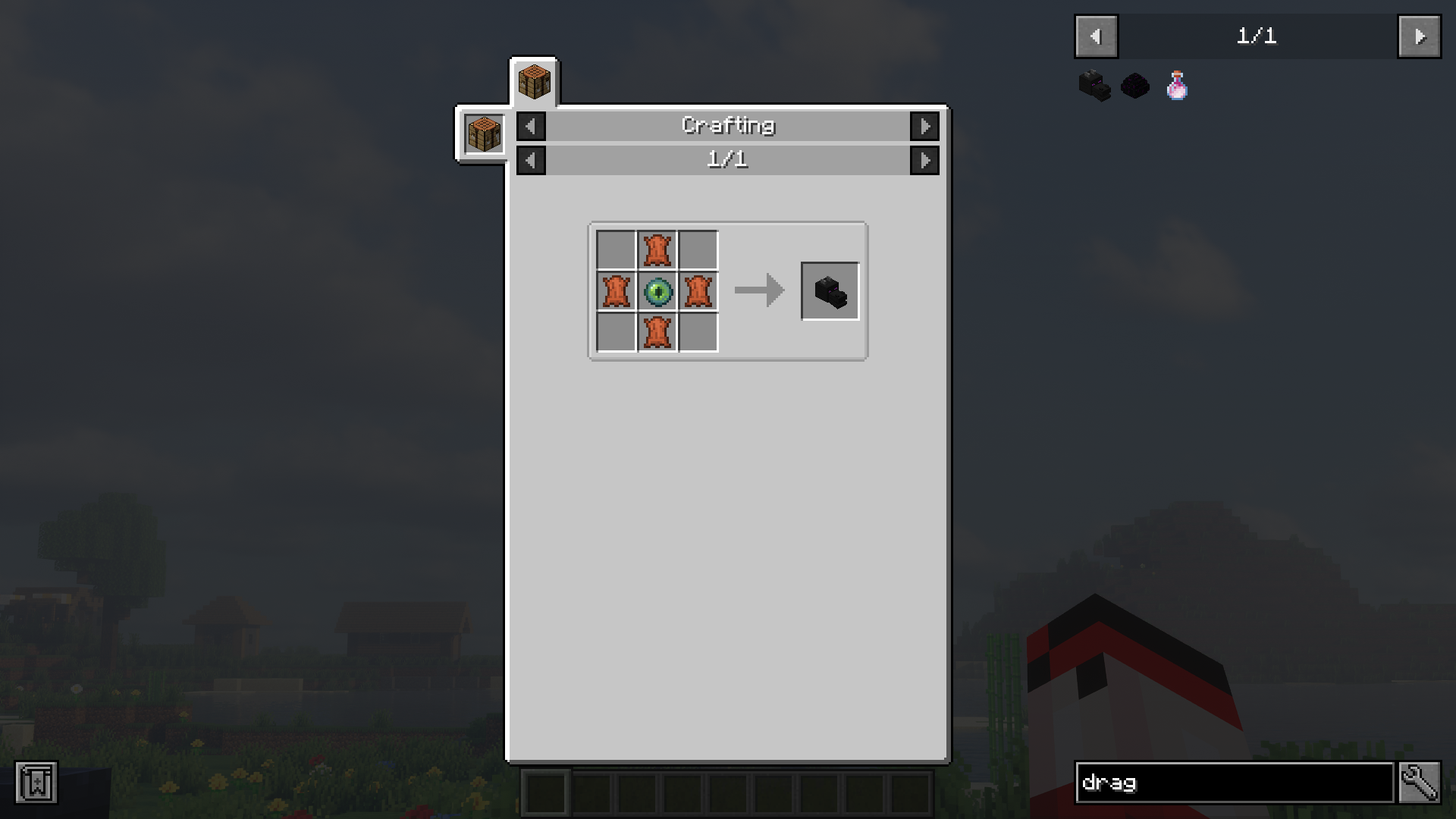Pick the dragon head in item list

pos(1094,86)
